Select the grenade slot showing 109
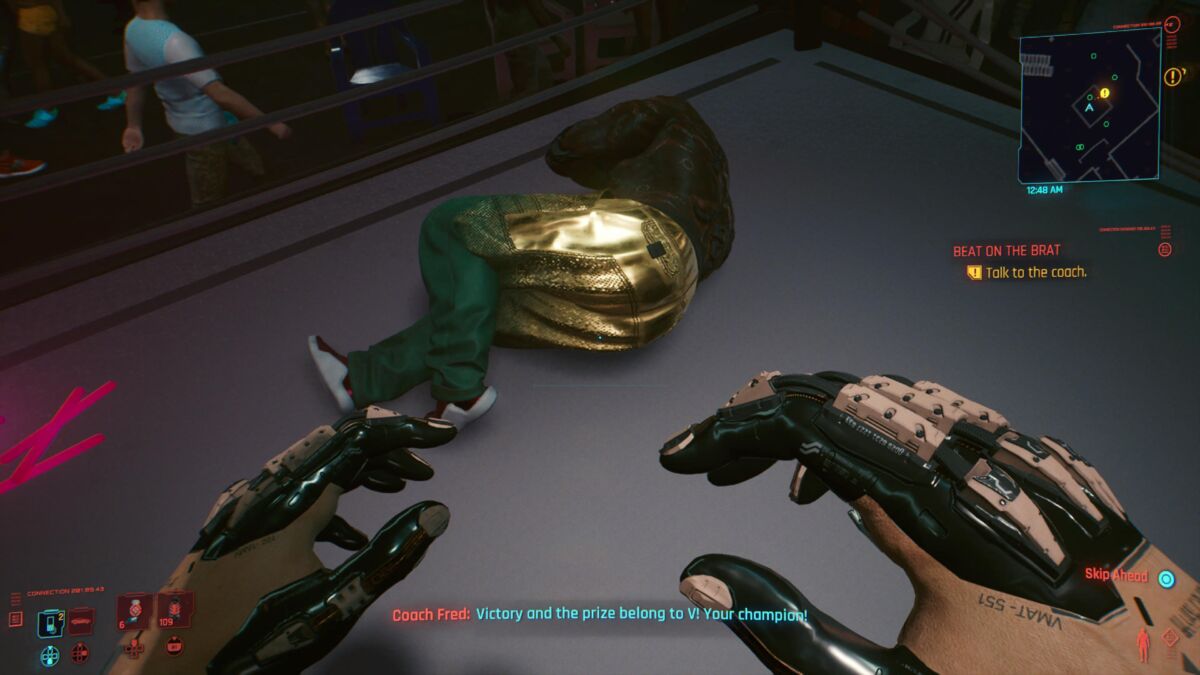 tap(174, 610)
